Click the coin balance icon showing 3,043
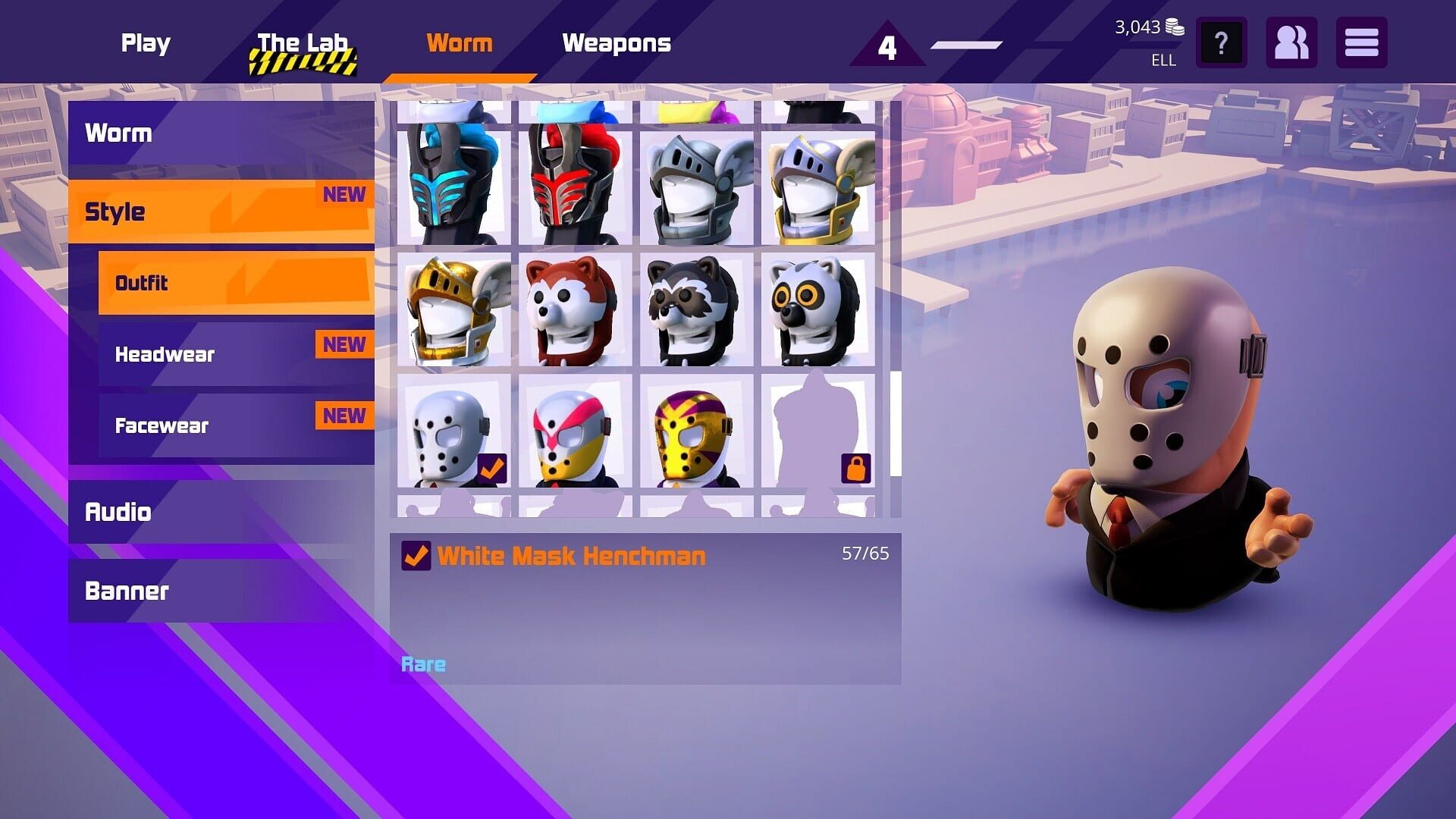Image resolution: width=1456 pixels, height=819 pixels. (x=1175, y=27)
